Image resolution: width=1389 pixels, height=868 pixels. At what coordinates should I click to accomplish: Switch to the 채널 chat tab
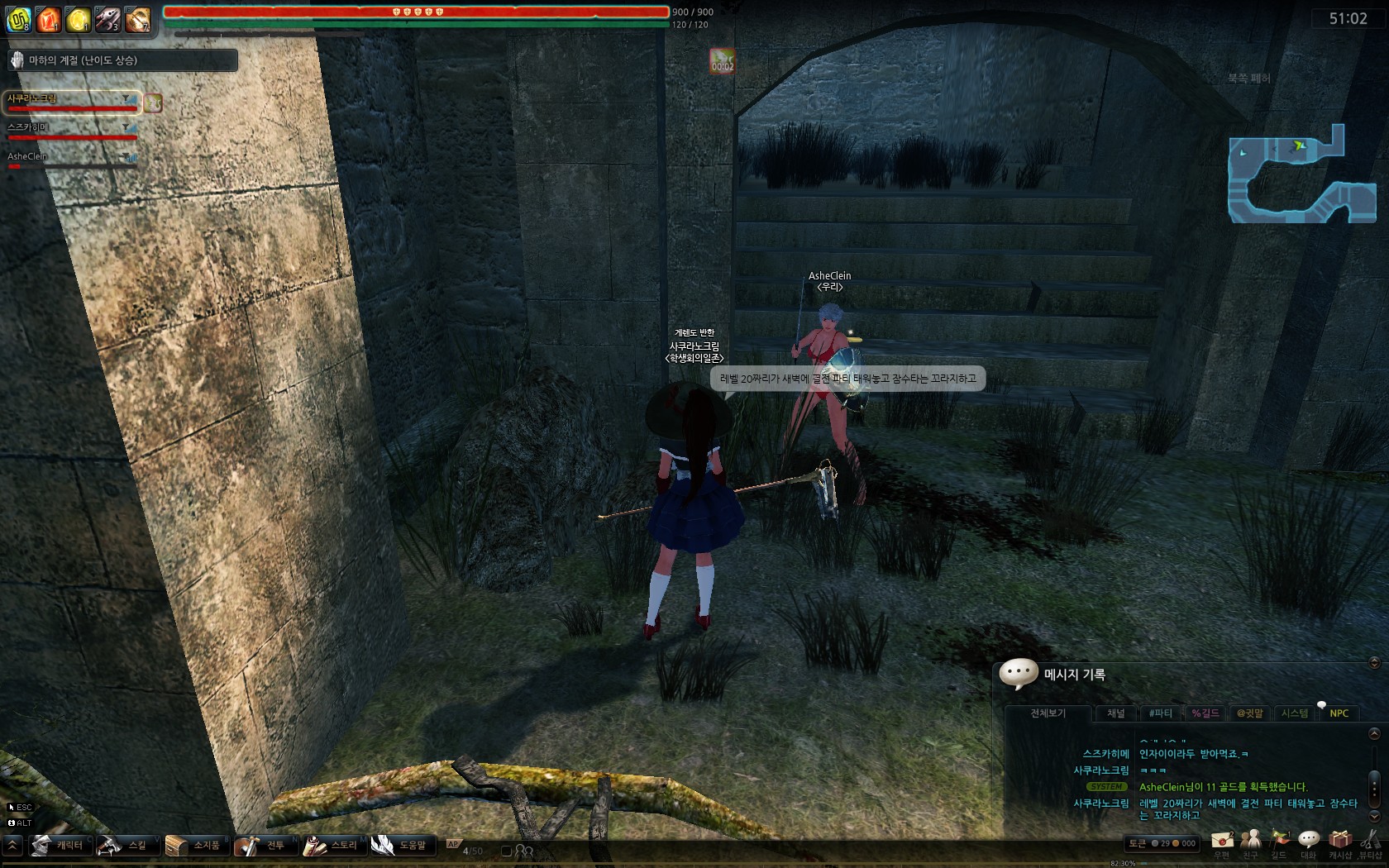coord(1115,713)
